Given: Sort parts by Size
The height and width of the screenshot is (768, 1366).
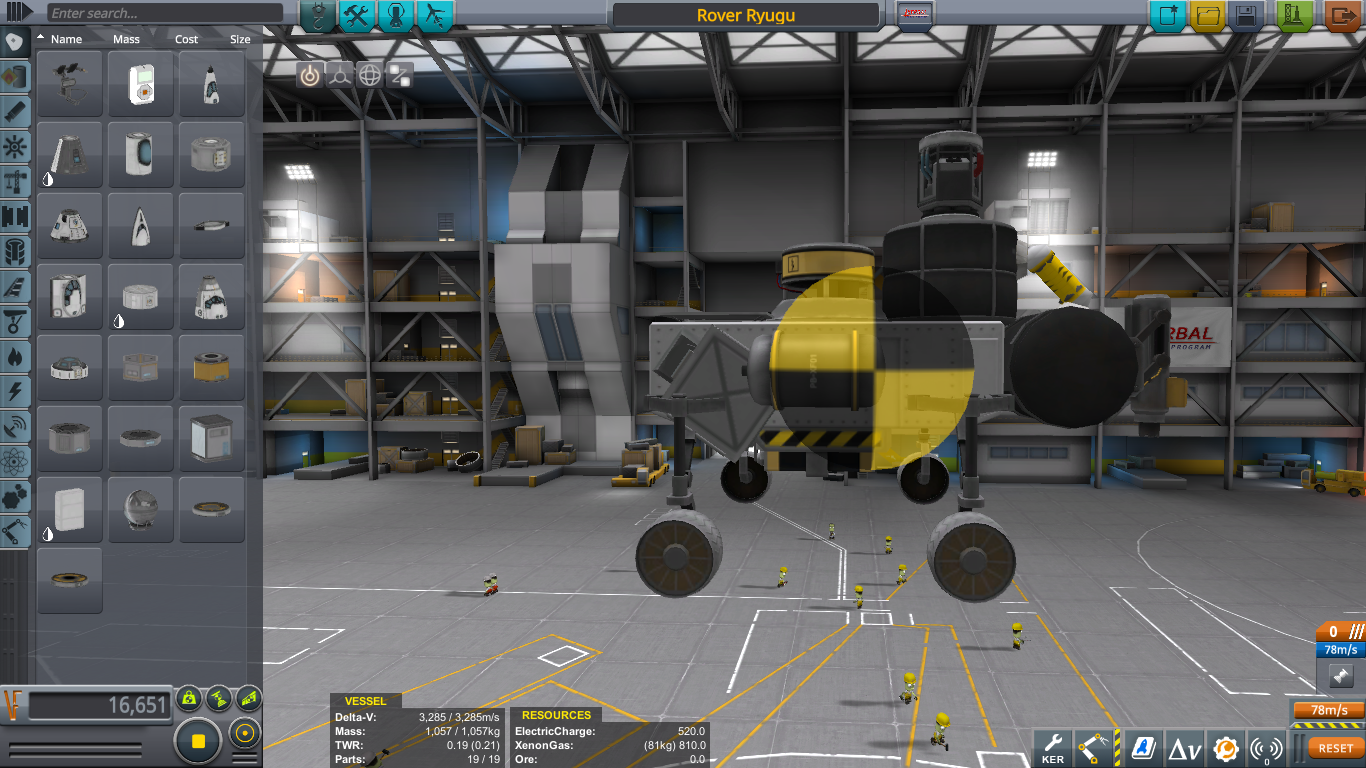Looking at the screenshot, I should tap(240, 39).
